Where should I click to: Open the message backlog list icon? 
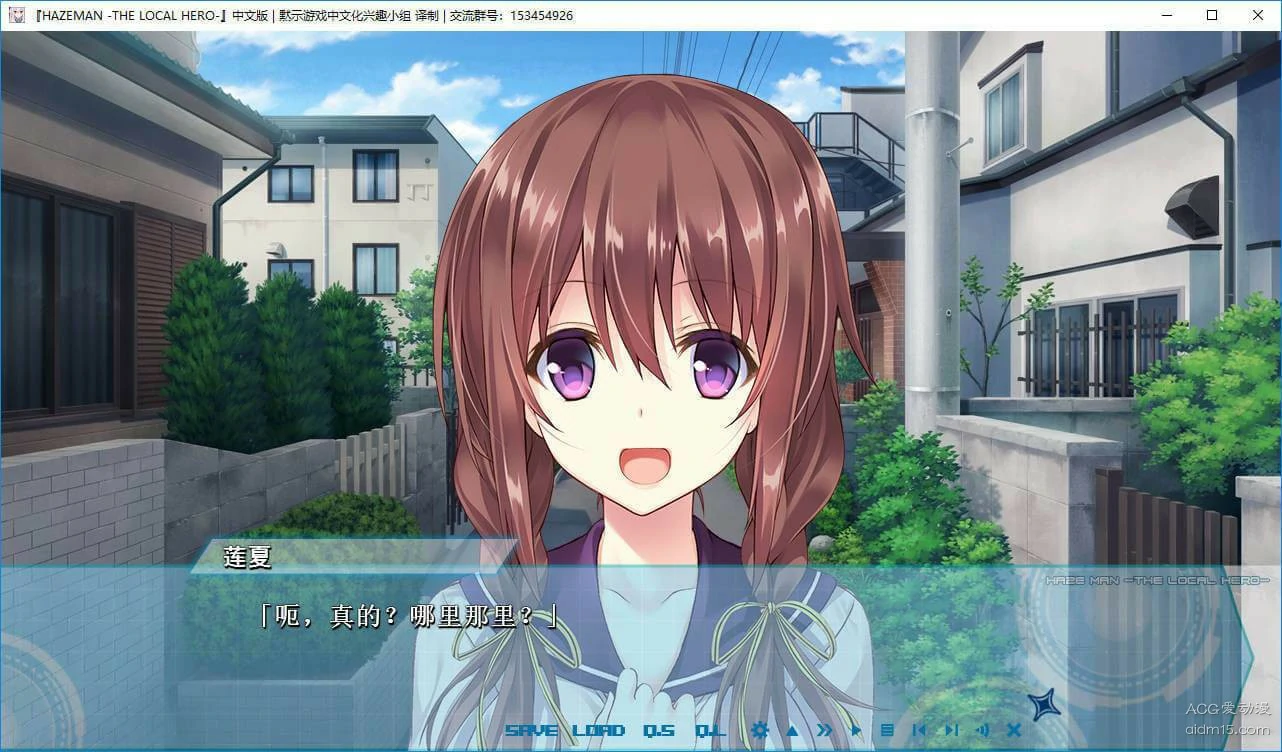[889, 730]
